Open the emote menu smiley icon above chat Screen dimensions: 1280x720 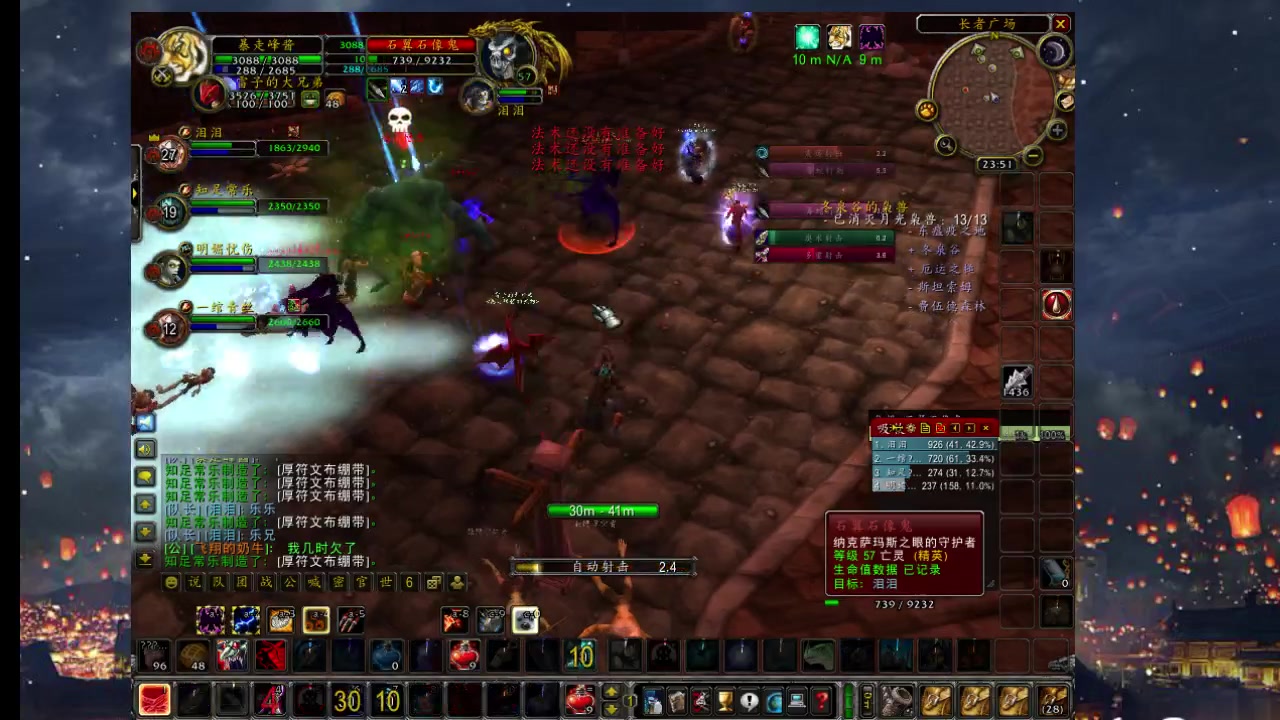coord(171,582)
